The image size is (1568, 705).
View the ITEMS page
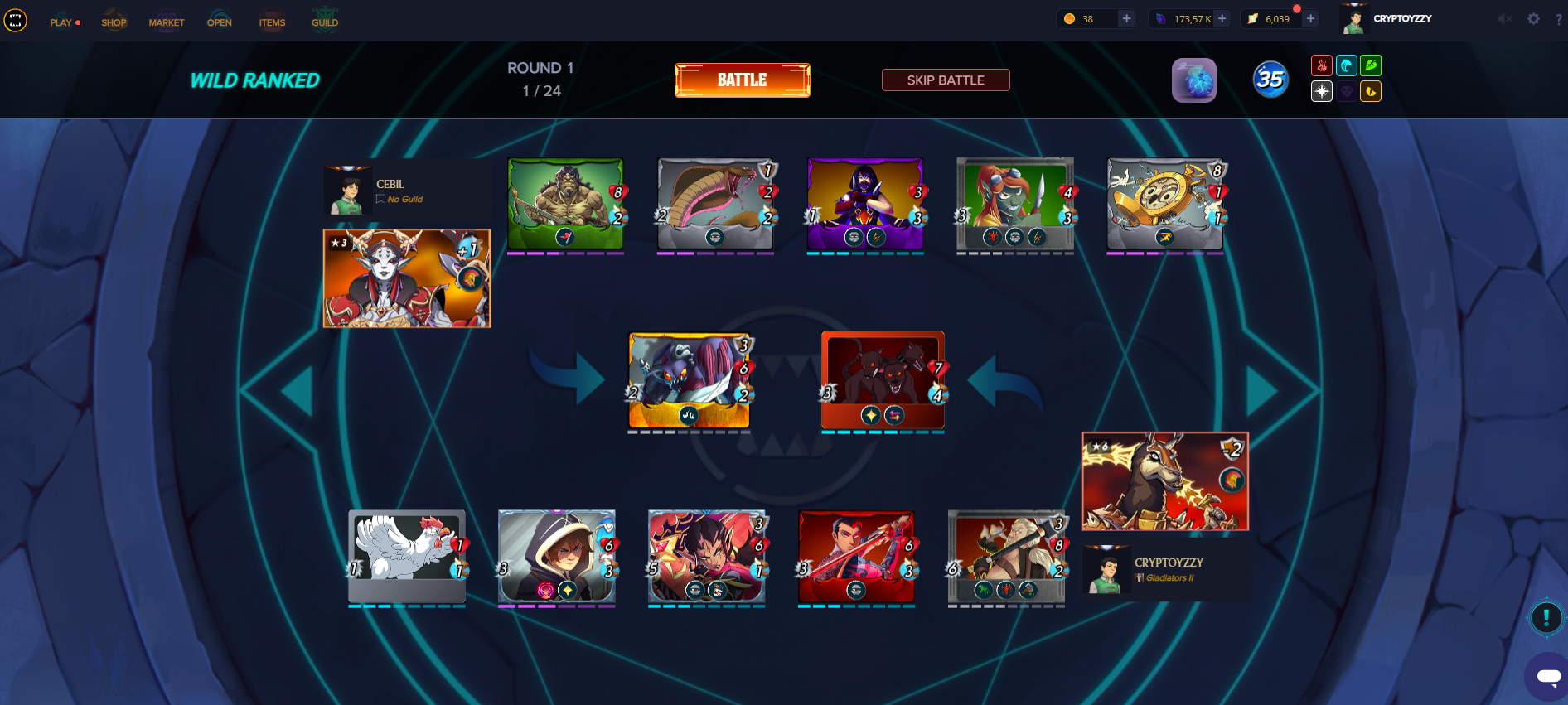pyautogui.click(x=272, y=22)
